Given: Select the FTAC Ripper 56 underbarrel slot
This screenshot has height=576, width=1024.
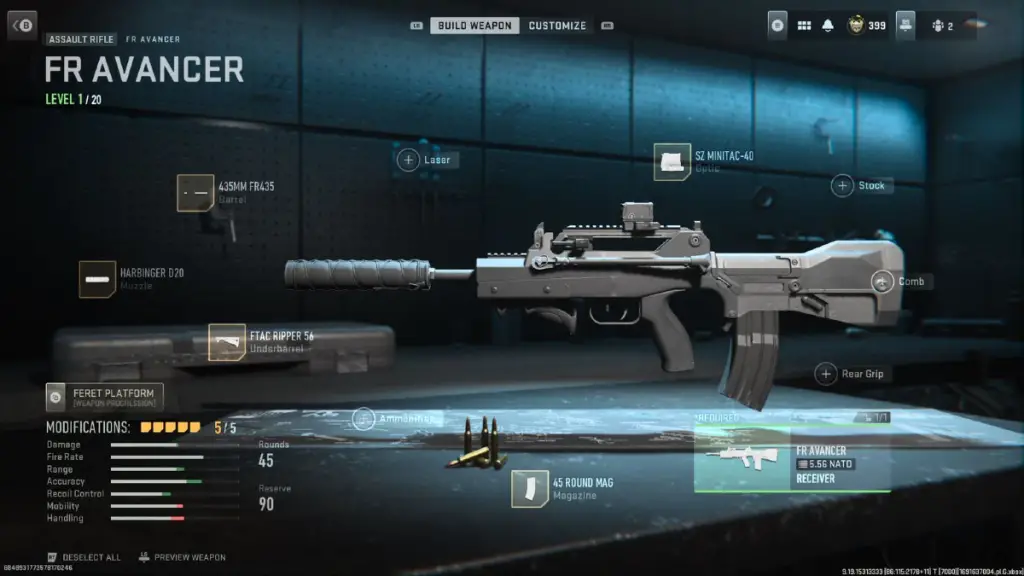Looking at the screenshot, I should tap(227, 342).
